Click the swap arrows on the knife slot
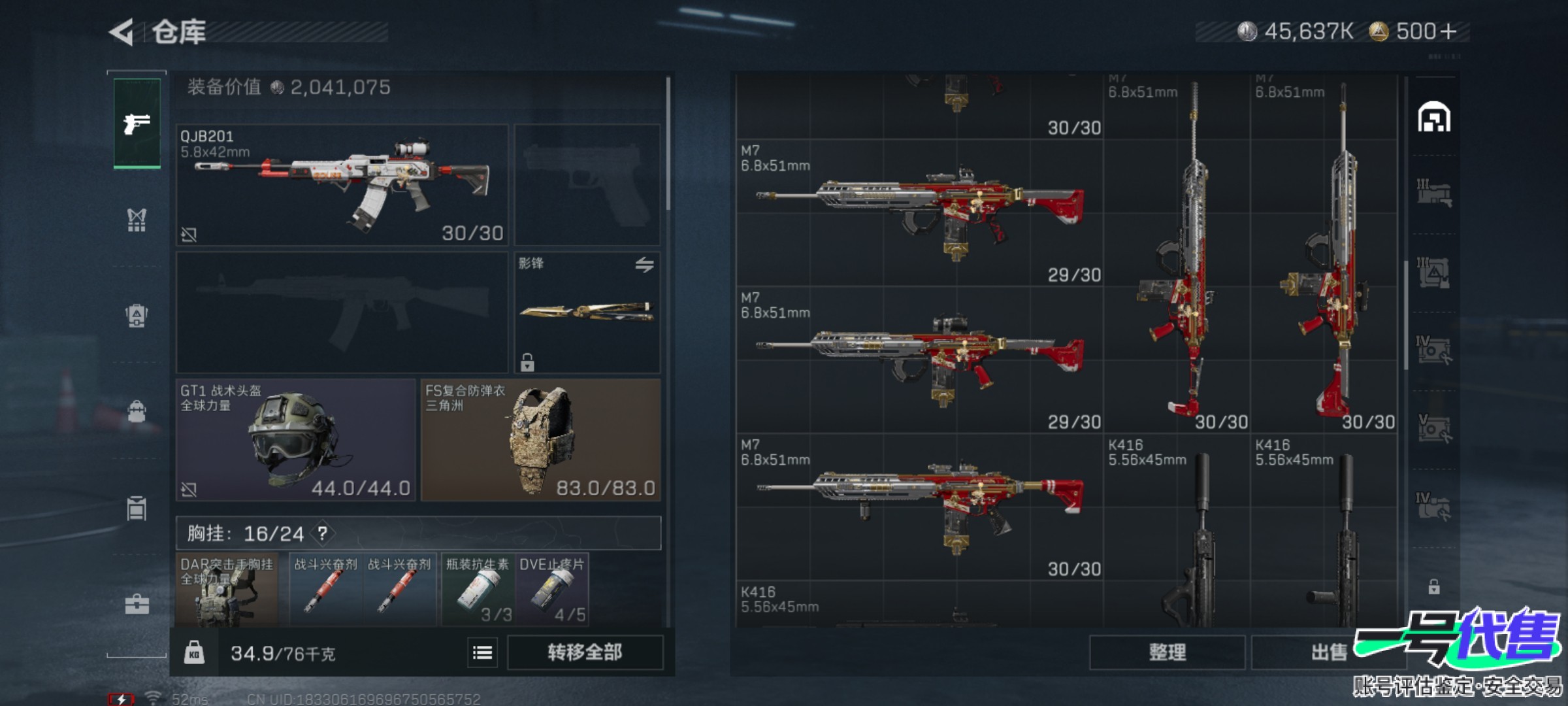 point(644,265)
